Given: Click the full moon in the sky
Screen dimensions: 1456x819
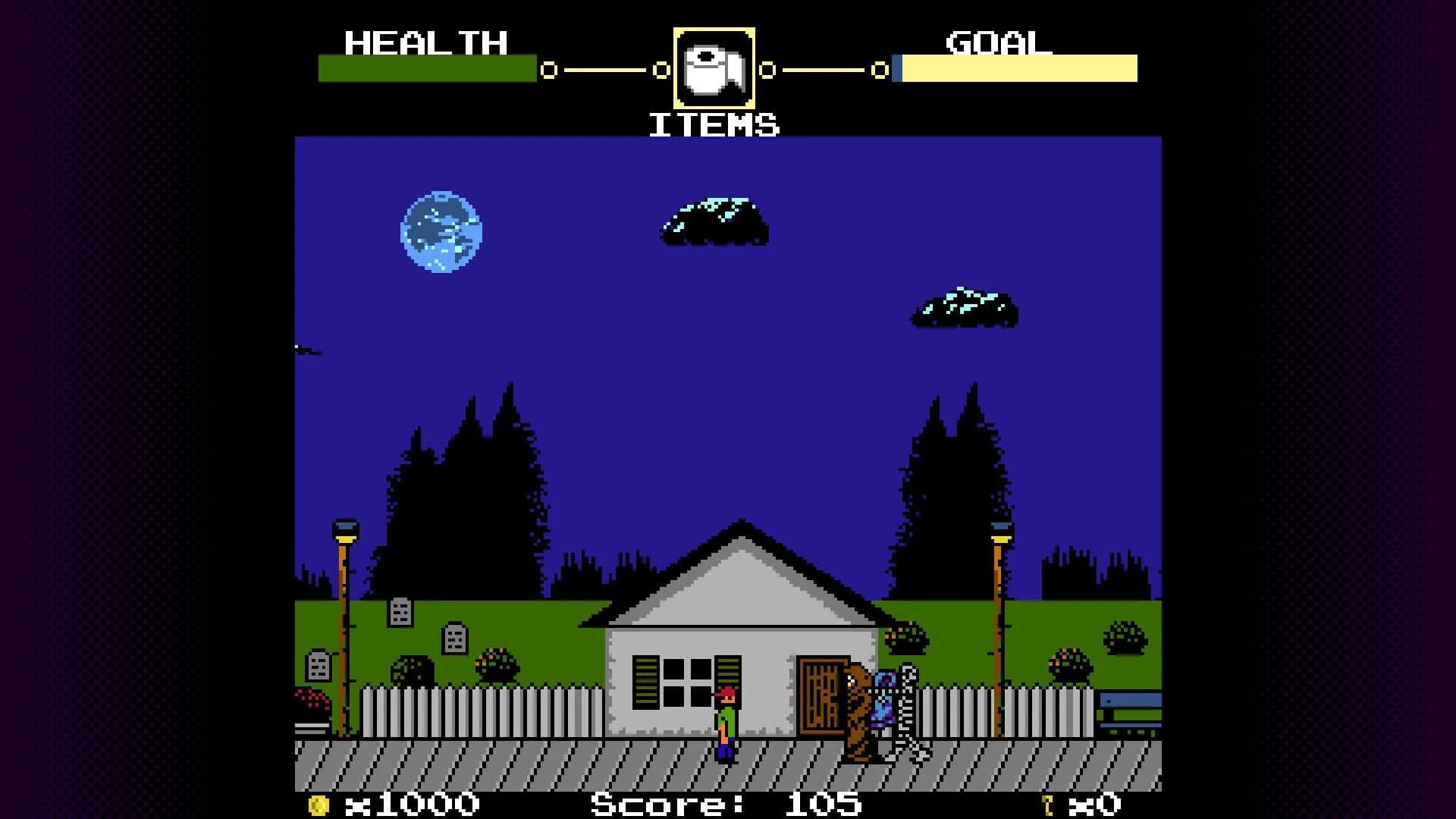Looking at the screenshot, I should coord(440,230).
